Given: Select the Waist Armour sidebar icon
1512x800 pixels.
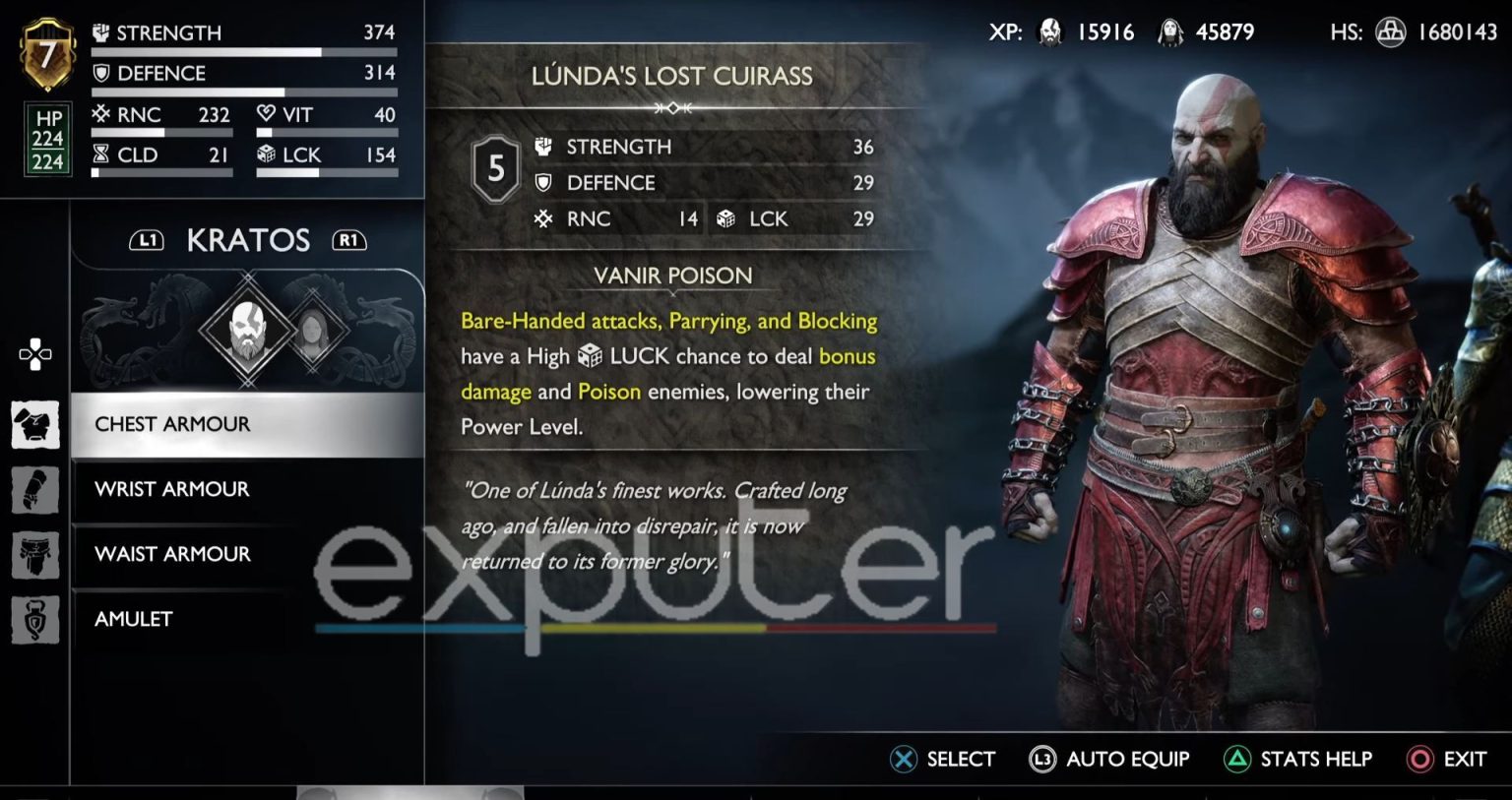Looking at the screenshot, I should tap(35, 555).
